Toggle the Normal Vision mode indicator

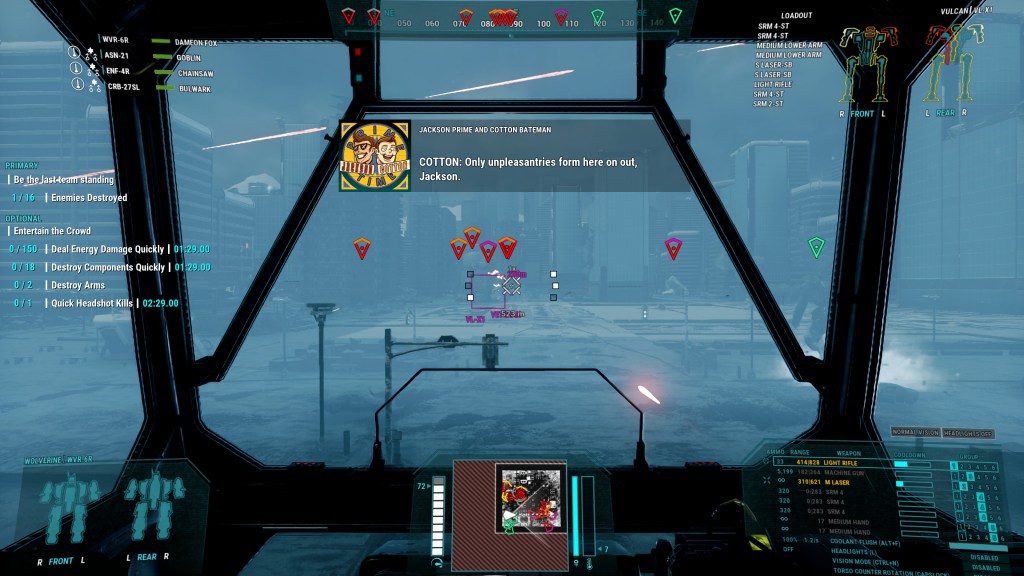click(x=915, y=432)
